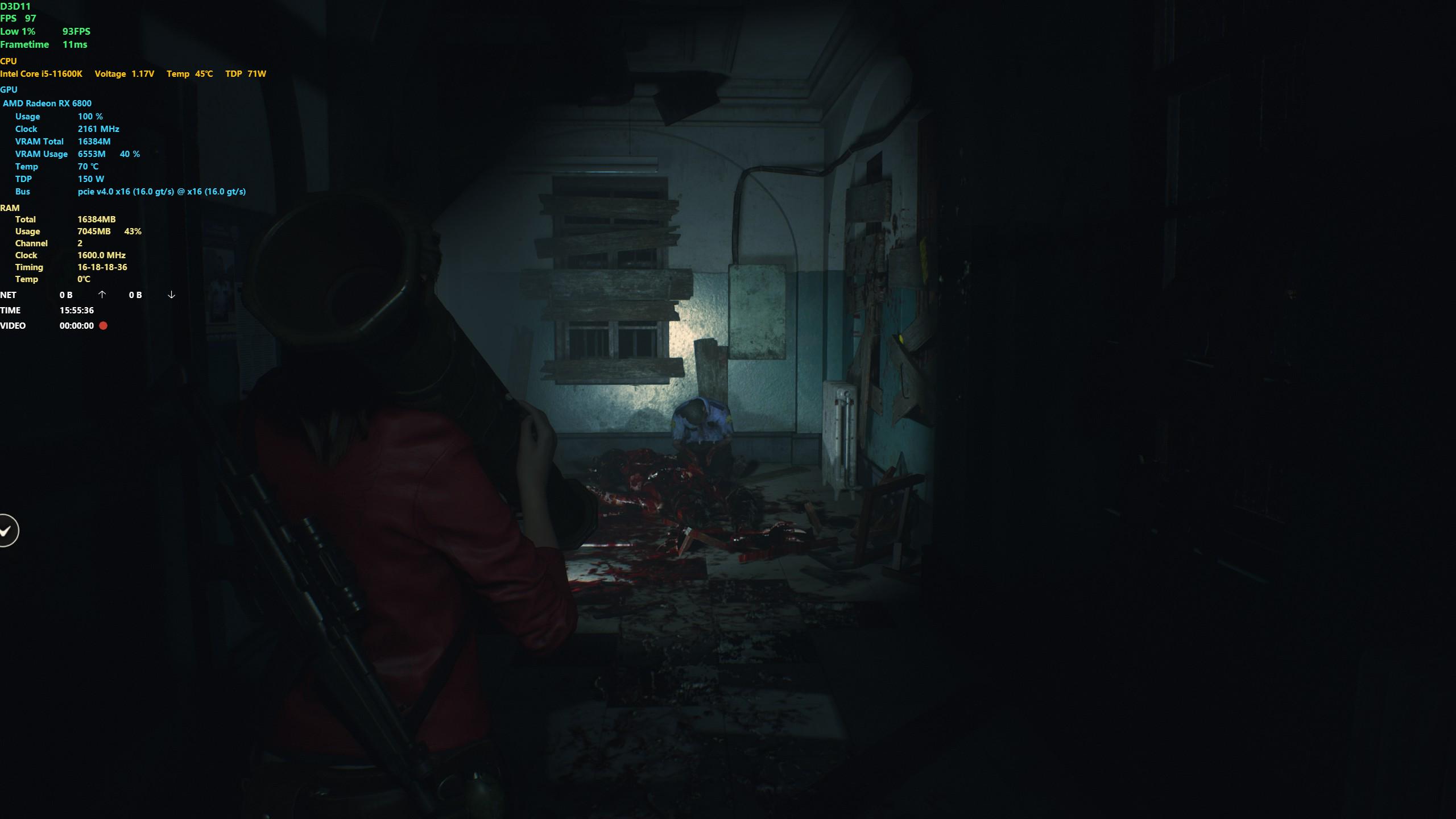Click the red video recording indicator
This screenshot has height=819, width=1456.
coord(104,326)
